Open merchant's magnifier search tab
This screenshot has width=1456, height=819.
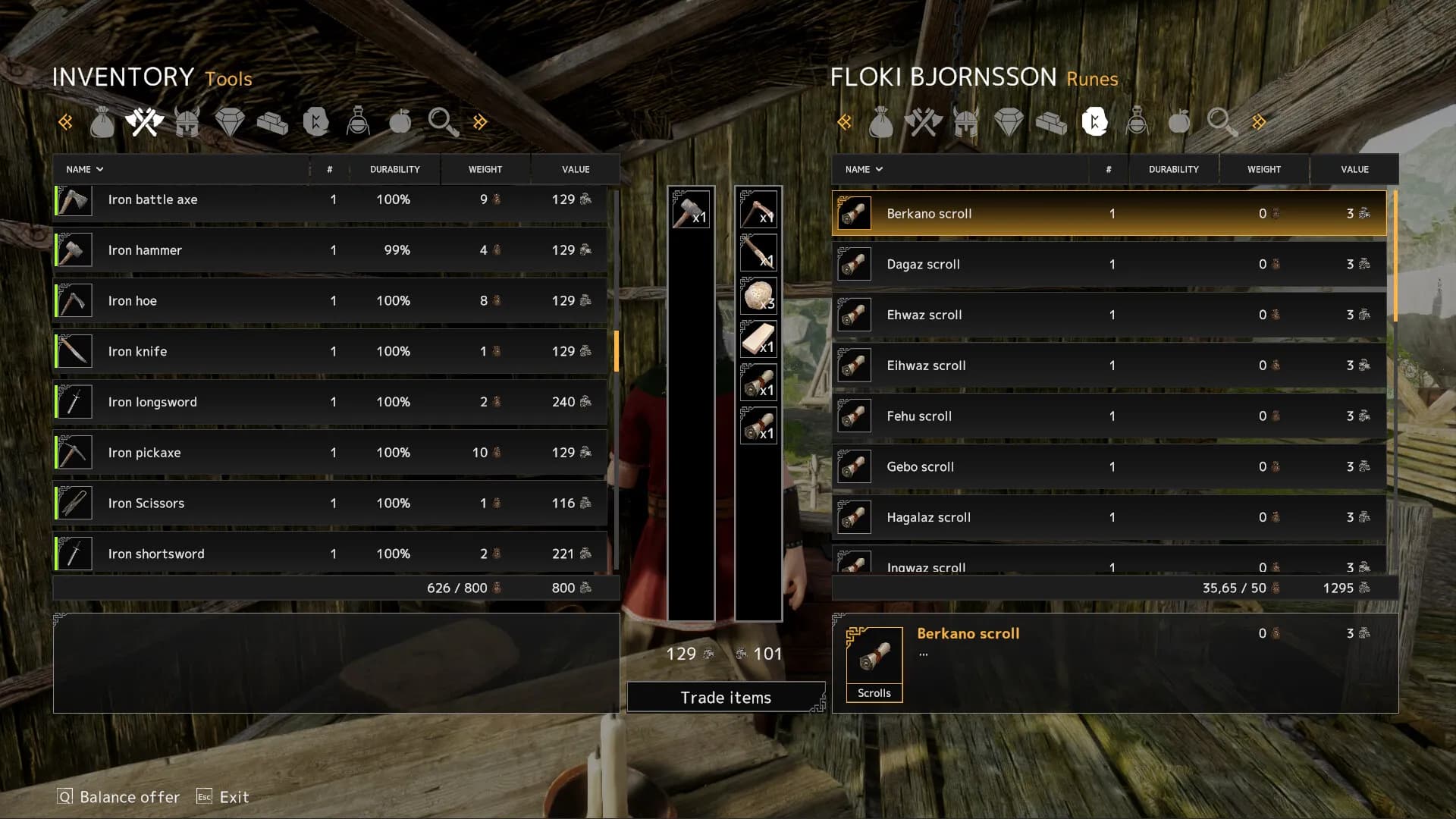(x=1222, y=122)
